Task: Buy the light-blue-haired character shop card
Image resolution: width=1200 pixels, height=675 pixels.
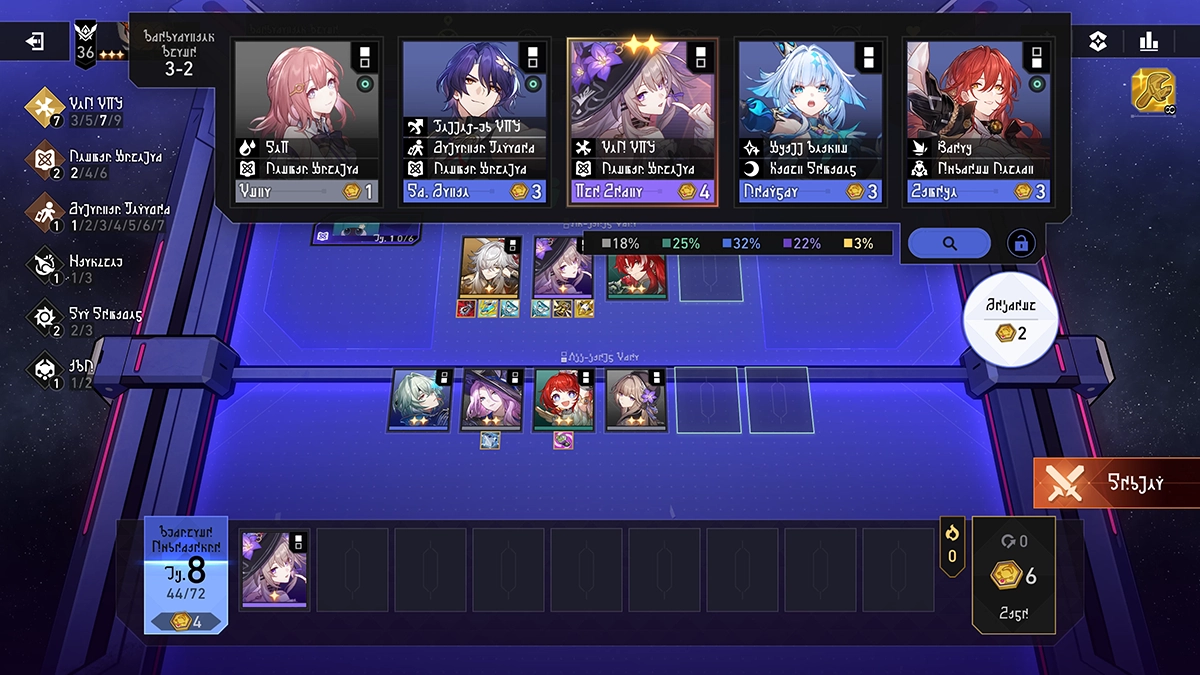Action: (x=811, y=120)
